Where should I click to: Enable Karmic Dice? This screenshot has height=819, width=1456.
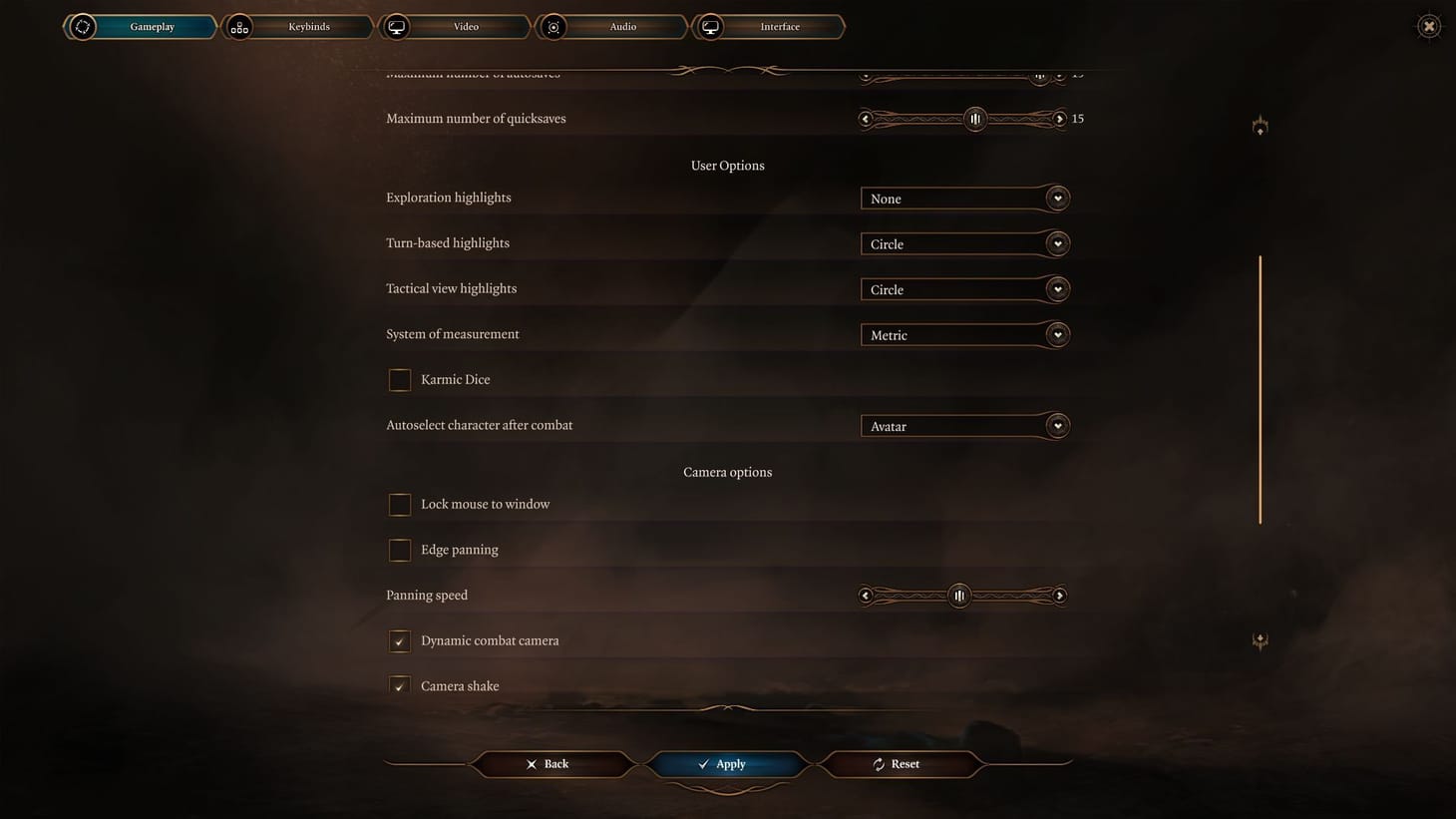pos(399,379)
